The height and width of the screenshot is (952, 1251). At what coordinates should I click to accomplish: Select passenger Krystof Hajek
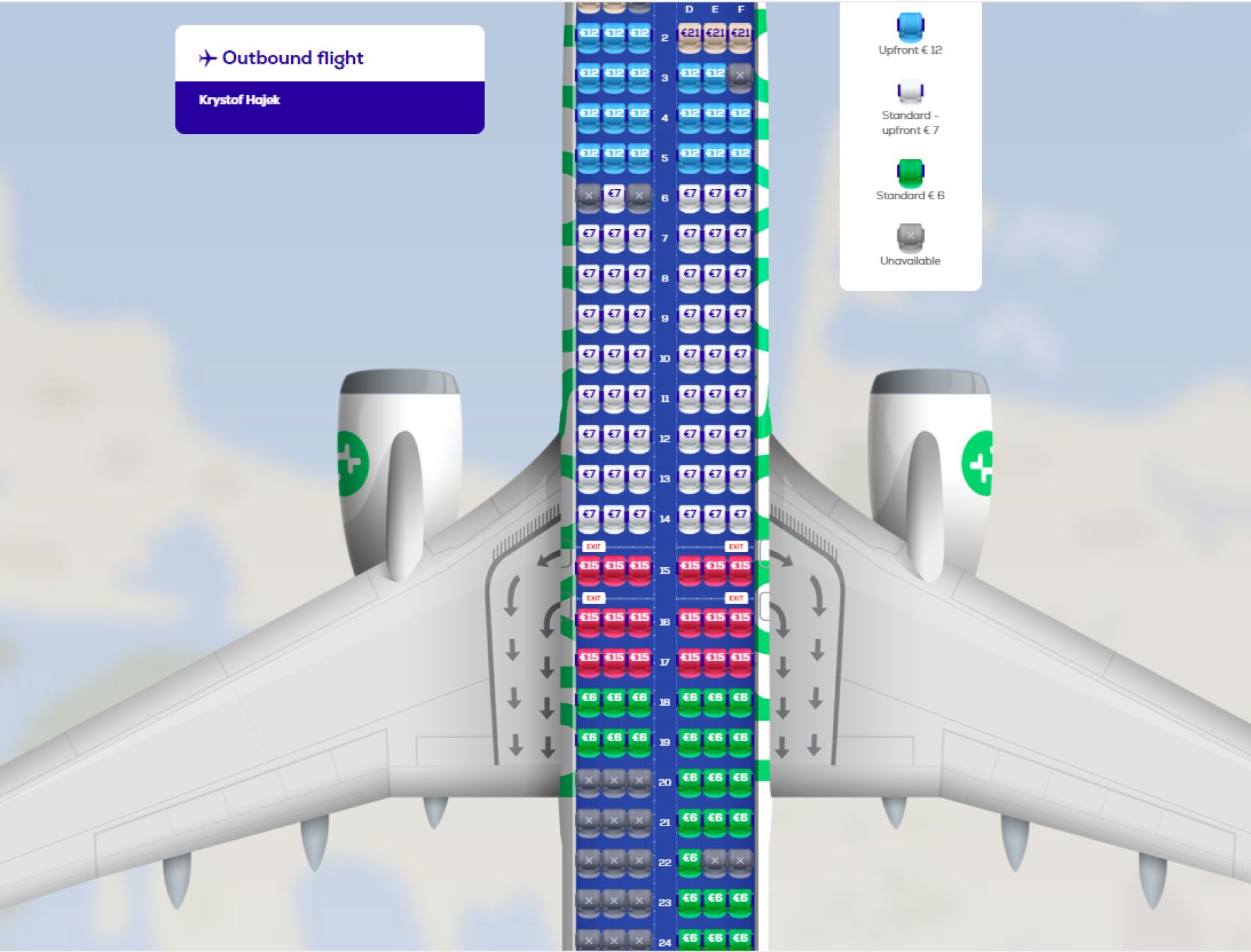[238, 100]
